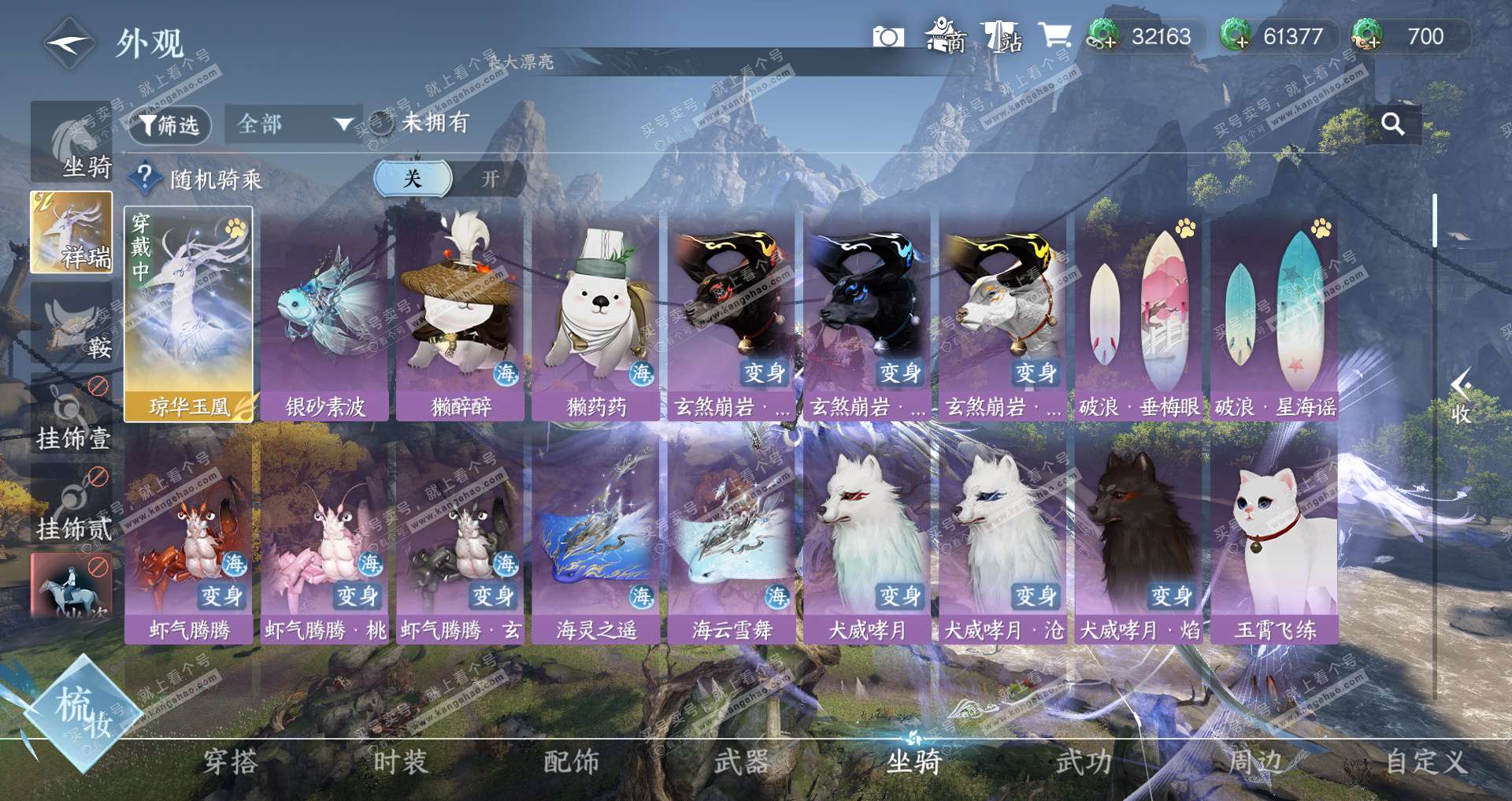Select the 破浪·垂梅眼 surfboard mount
This screenshot has height=801, width=1512.
(x=1138, y=313)
